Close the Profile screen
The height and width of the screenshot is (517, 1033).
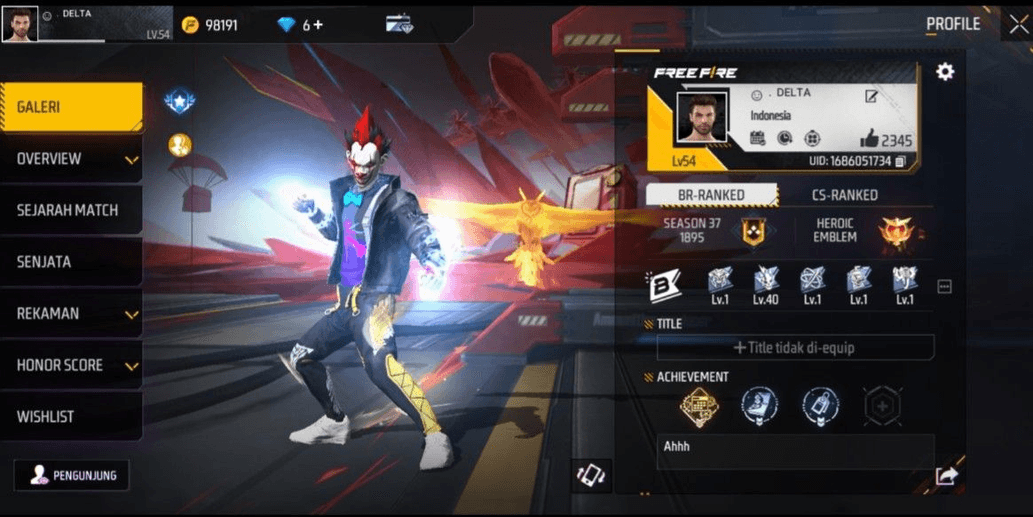[x=1018, y=25]
